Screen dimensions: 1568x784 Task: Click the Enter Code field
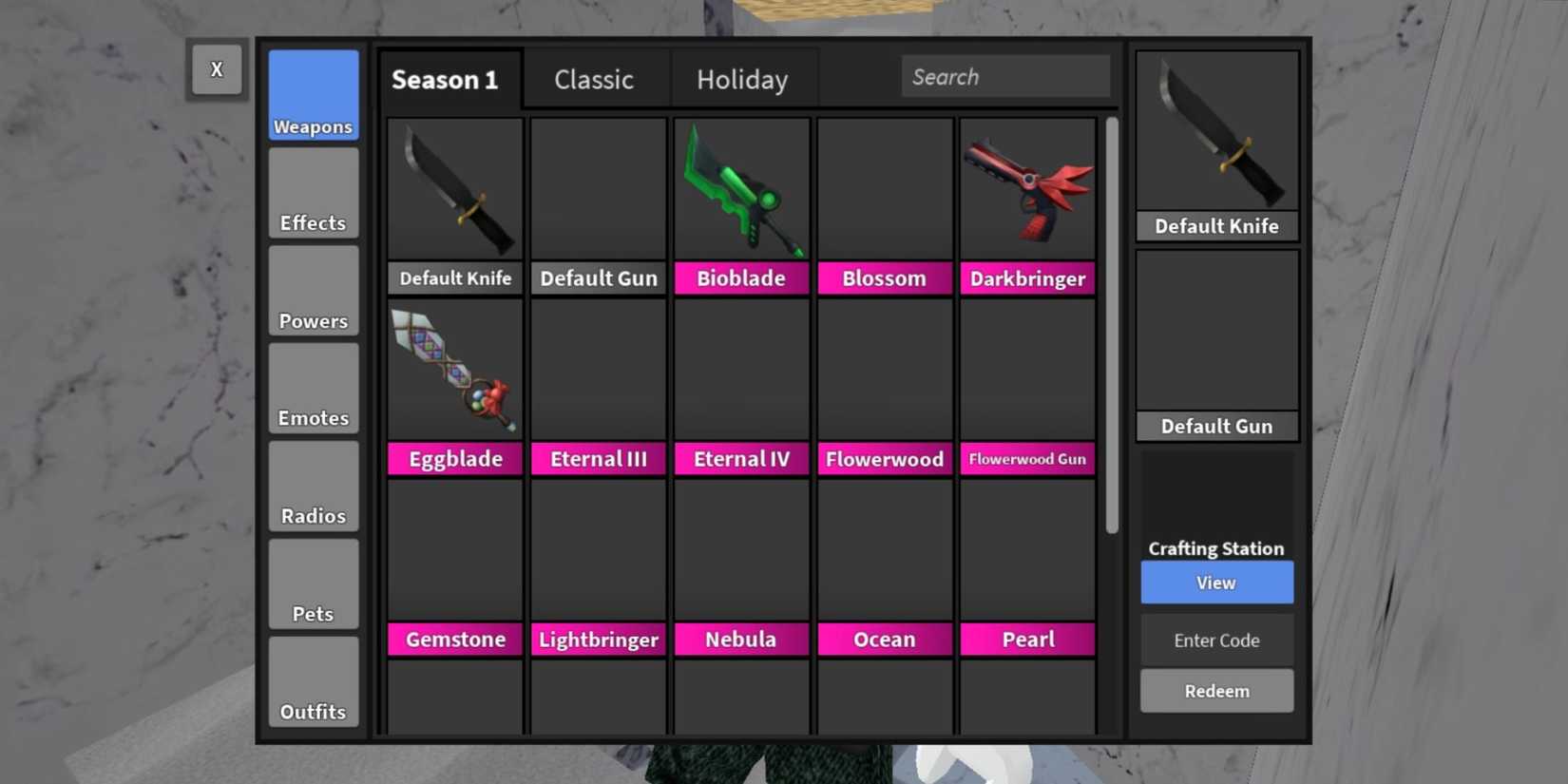tap(1216, 640)
